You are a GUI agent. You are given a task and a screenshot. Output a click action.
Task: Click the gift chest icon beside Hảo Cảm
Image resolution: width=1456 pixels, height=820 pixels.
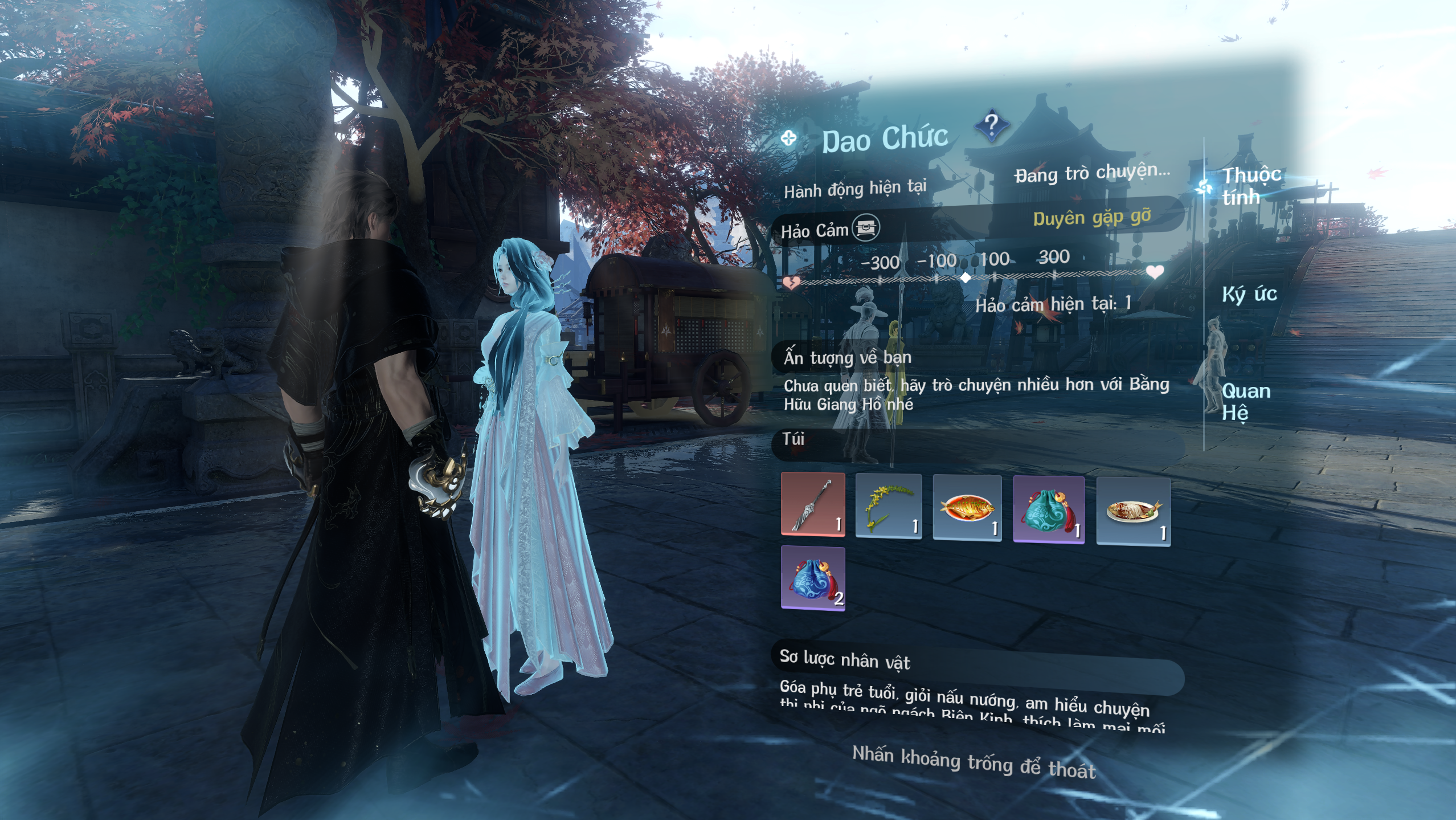865,228
